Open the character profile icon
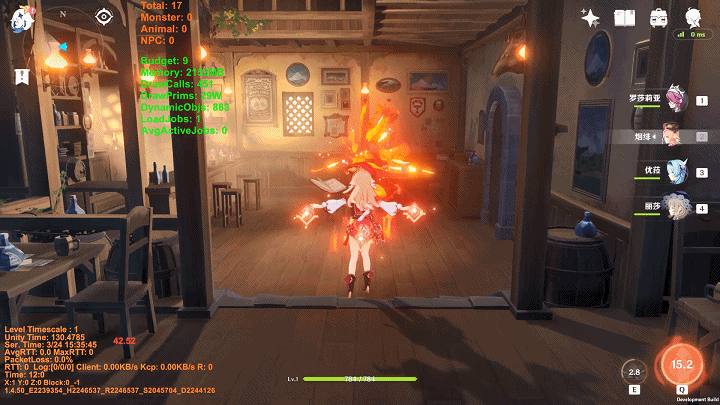The height and width of the screenshot is (405, 720). 692,17
